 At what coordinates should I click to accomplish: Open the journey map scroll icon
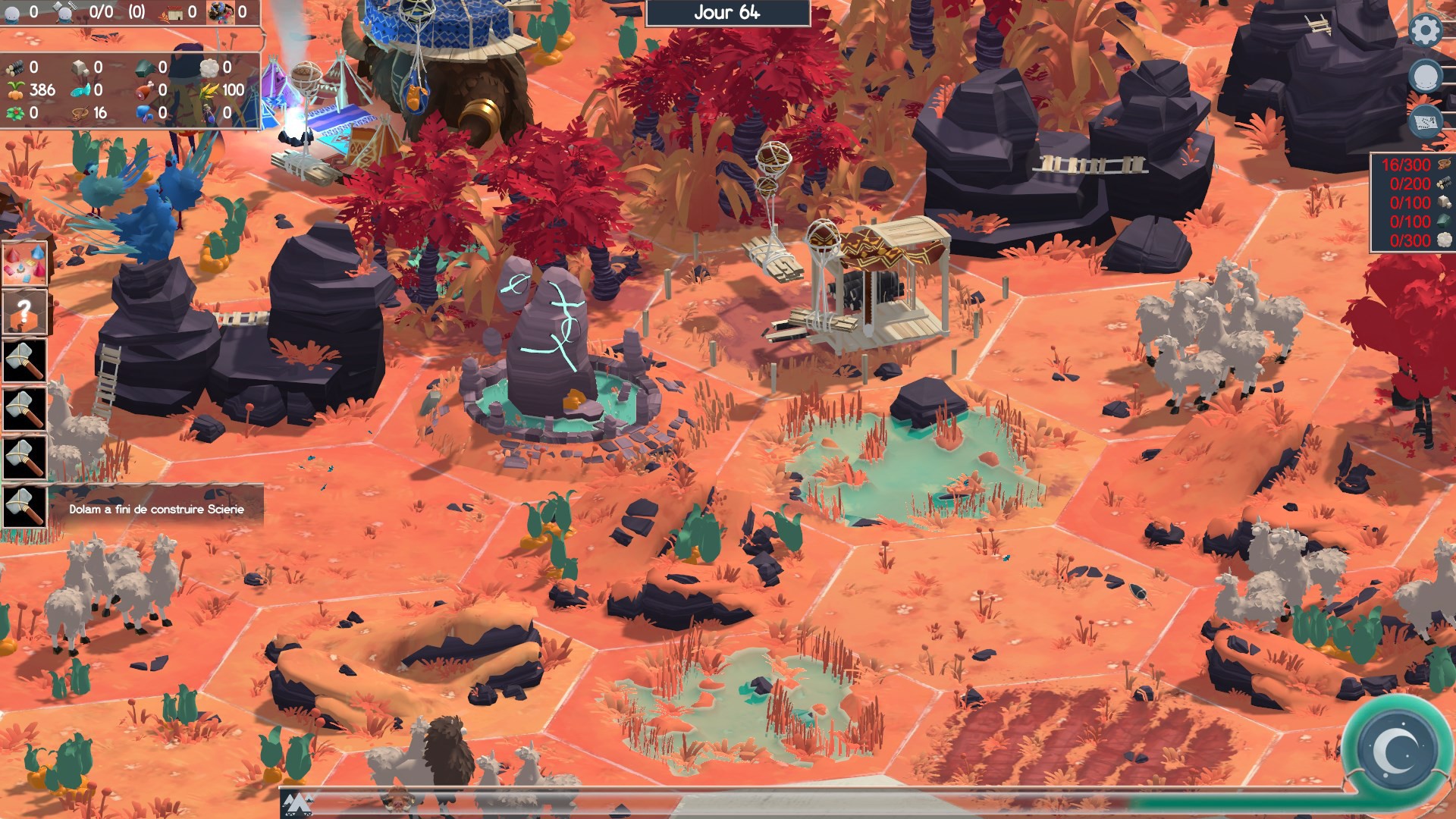coord(1426,121)
